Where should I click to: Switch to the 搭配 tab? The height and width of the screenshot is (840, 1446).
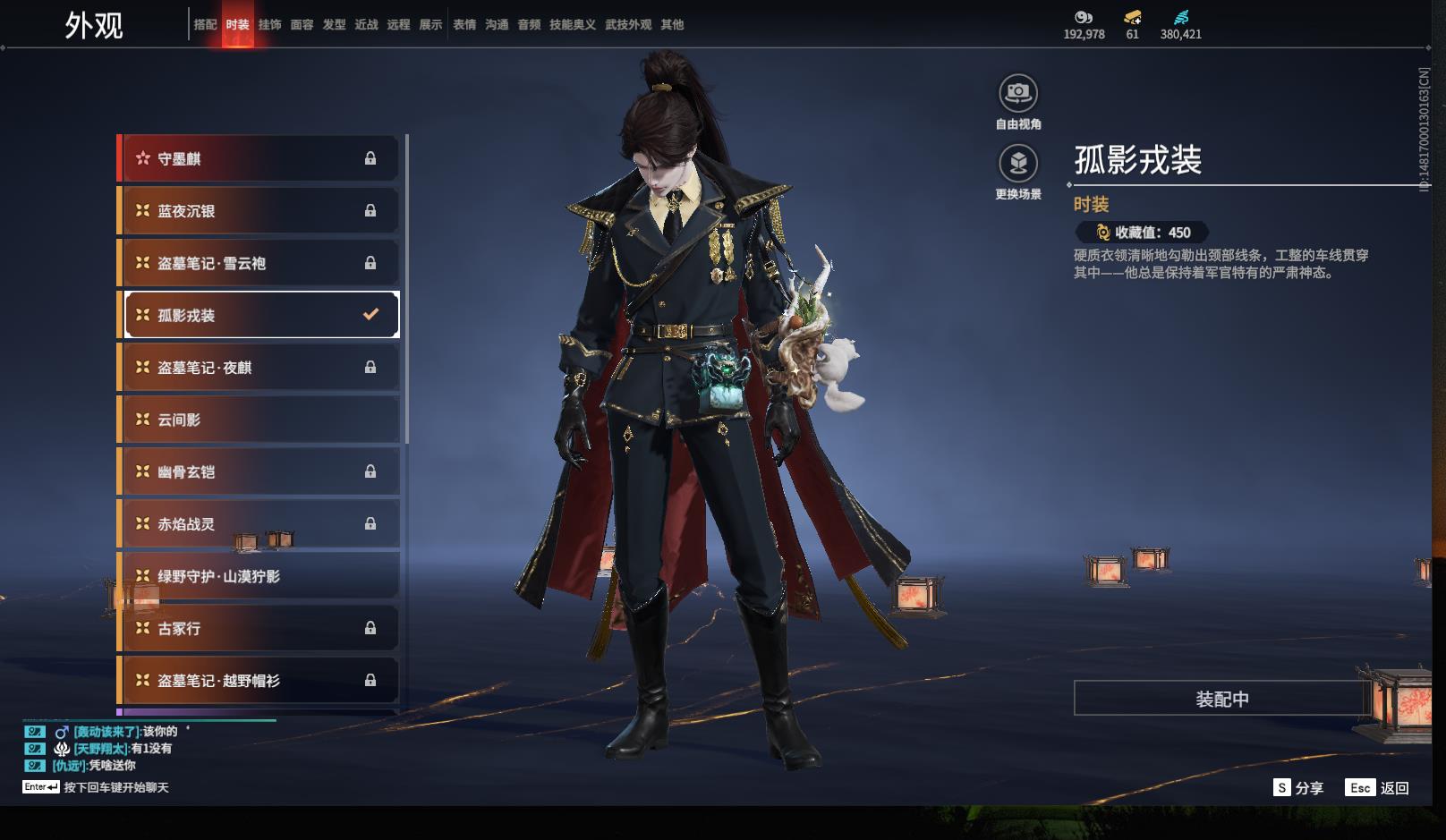point(205,25)
